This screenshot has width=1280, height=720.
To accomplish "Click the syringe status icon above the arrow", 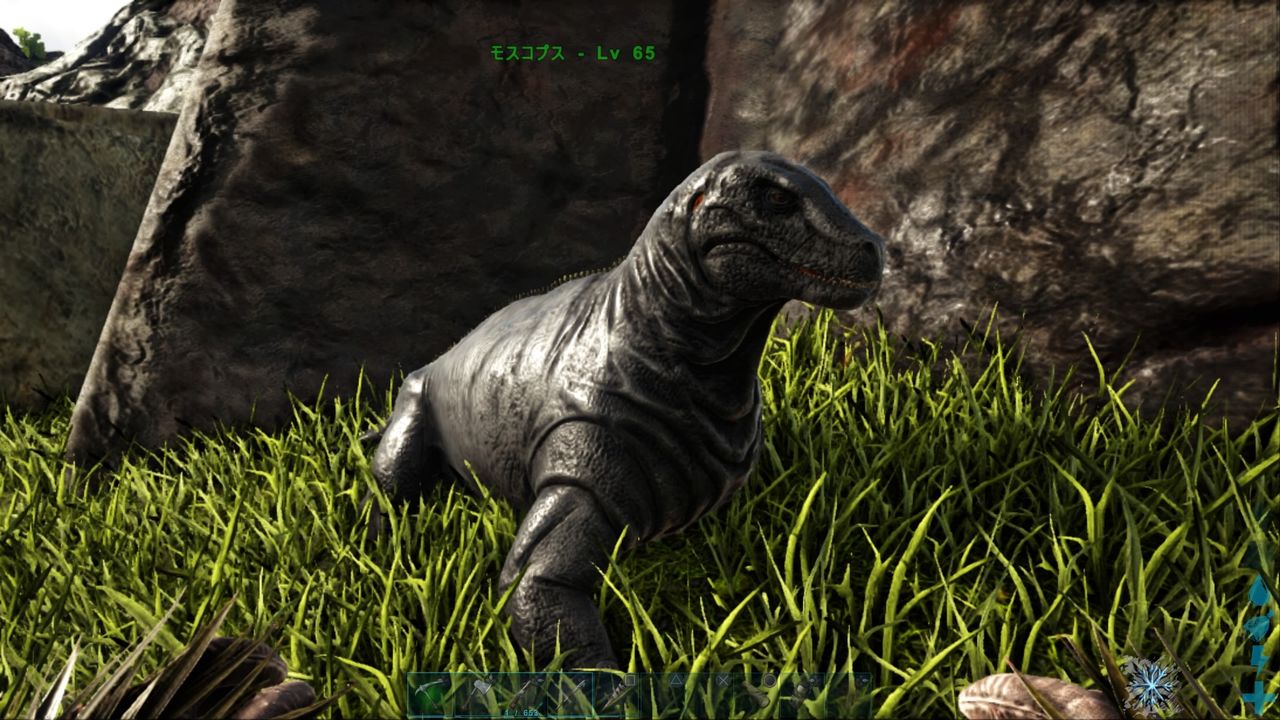I will [x=1260, y=625].
